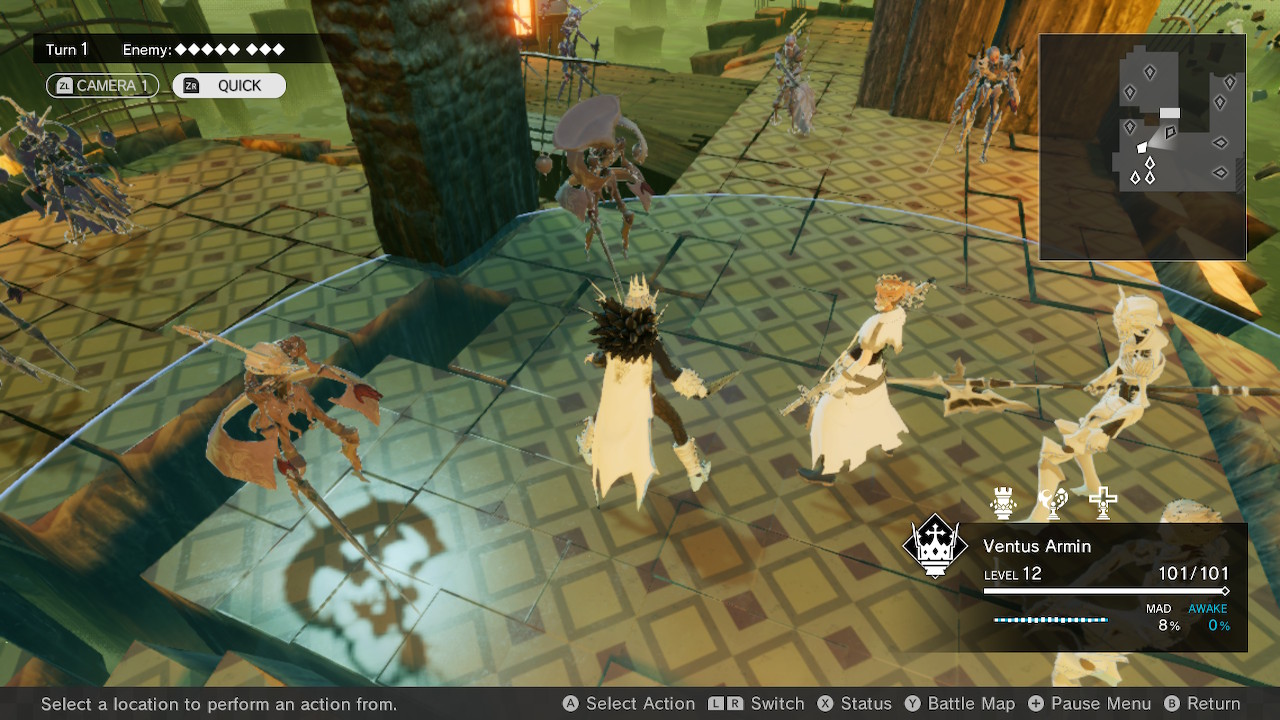Select the pawn with cross icon
Viewport: 1280px width, 720px height.
click(1103, 503)
